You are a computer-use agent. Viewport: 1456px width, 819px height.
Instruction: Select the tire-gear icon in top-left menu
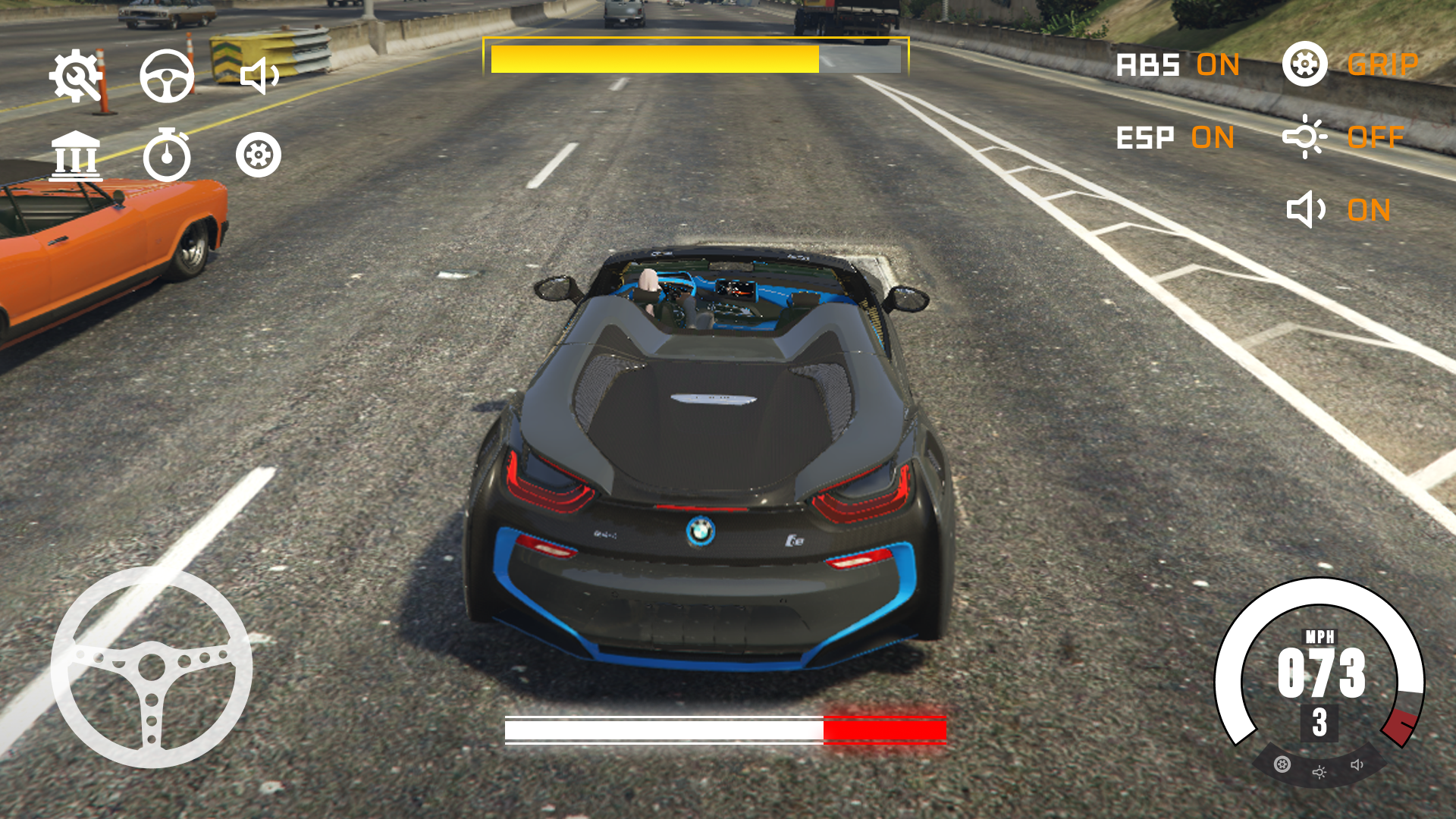click(261, 154)
